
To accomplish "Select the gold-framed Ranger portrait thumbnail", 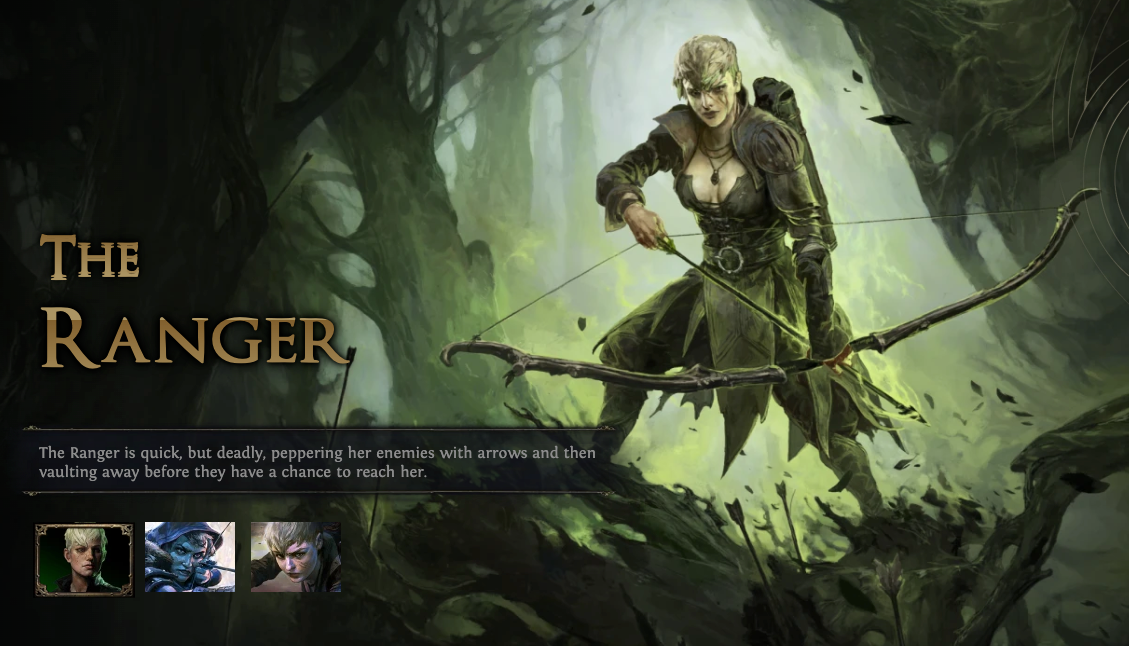I will coord(84,559).
